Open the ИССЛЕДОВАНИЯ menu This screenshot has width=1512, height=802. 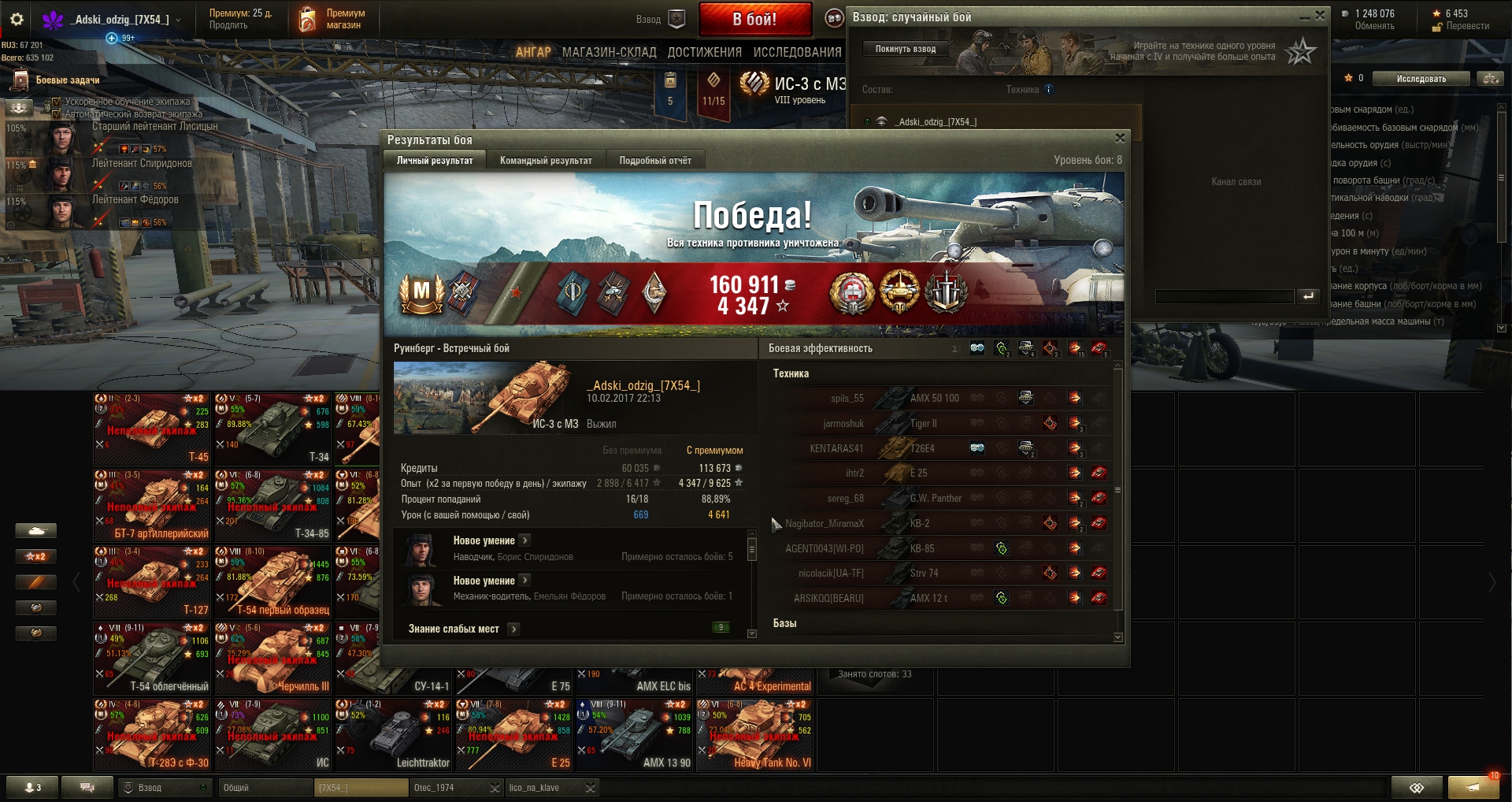[797, 52]
